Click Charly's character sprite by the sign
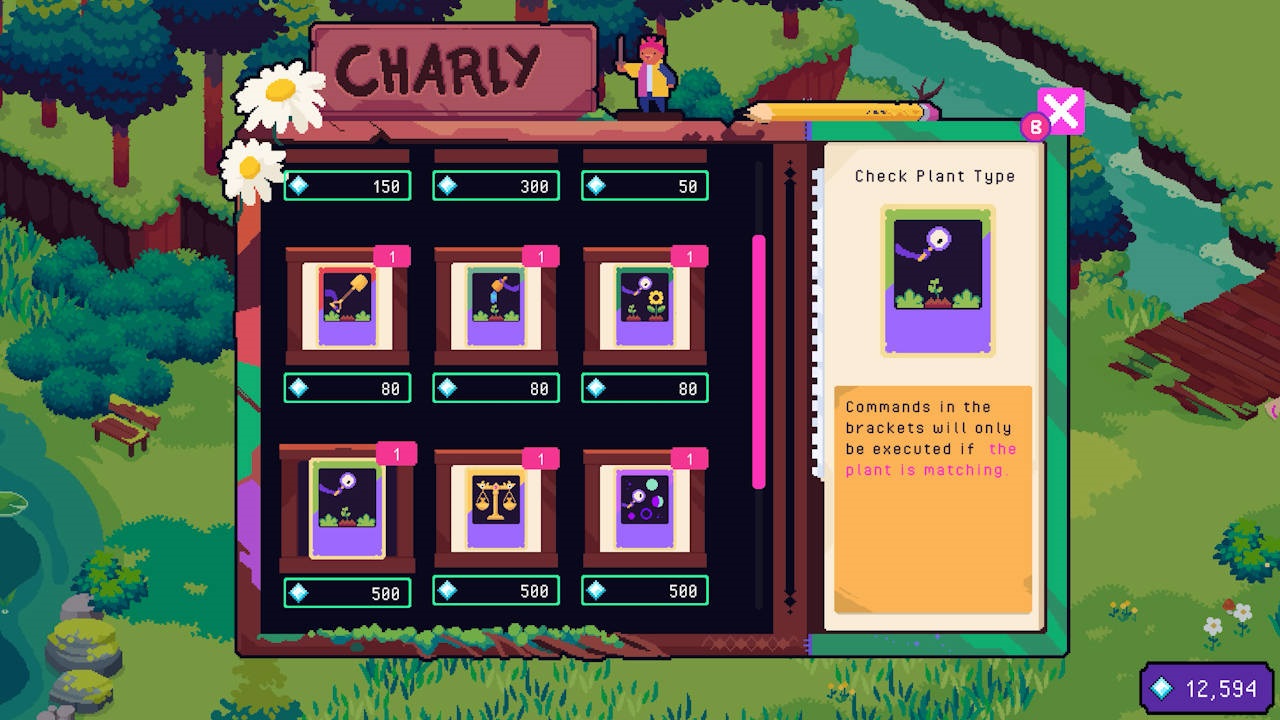 coord(651,75)
